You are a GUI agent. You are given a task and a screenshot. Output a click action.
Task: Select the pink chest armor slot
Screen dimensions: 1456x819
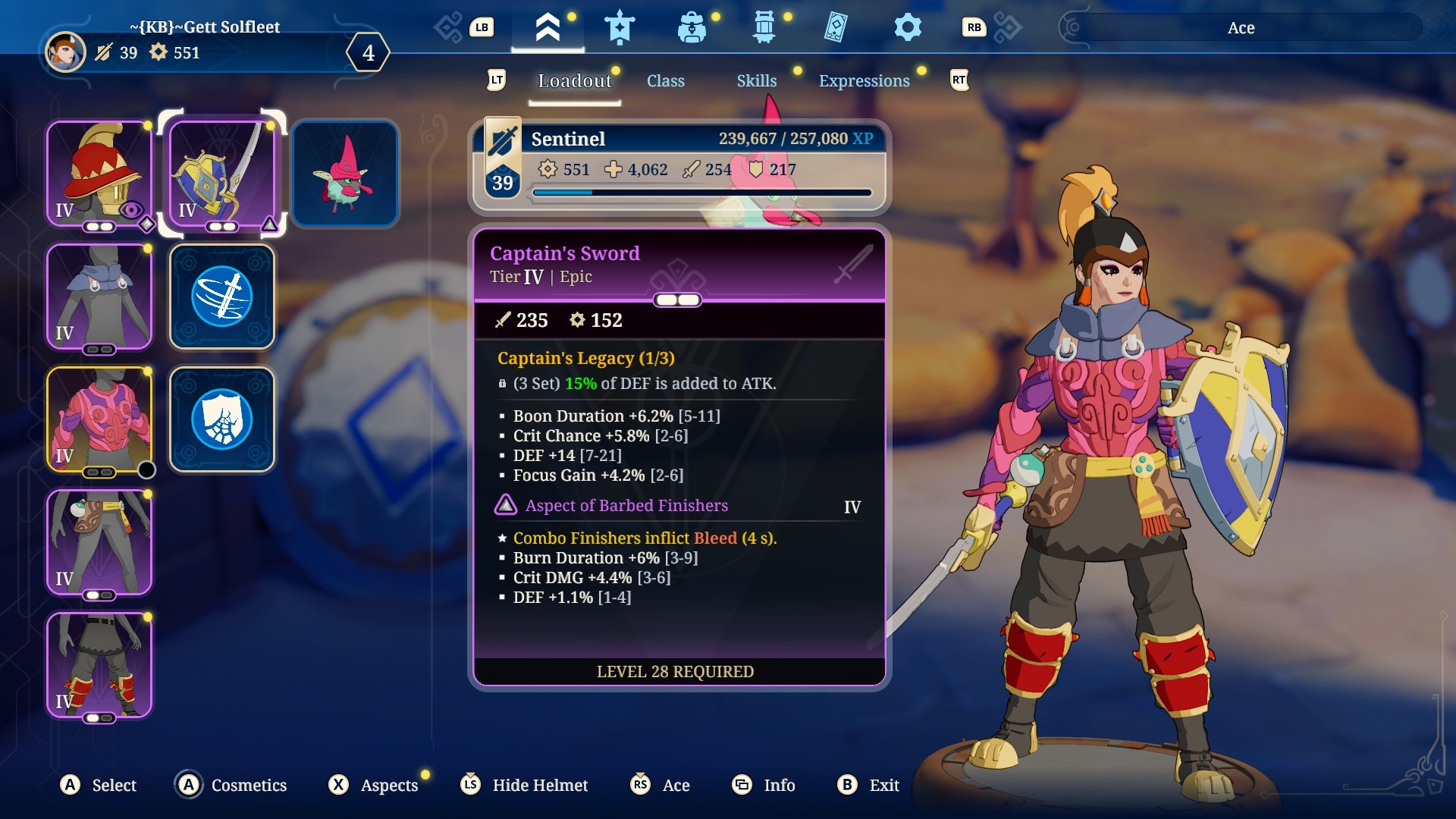[x=99, y=419]
